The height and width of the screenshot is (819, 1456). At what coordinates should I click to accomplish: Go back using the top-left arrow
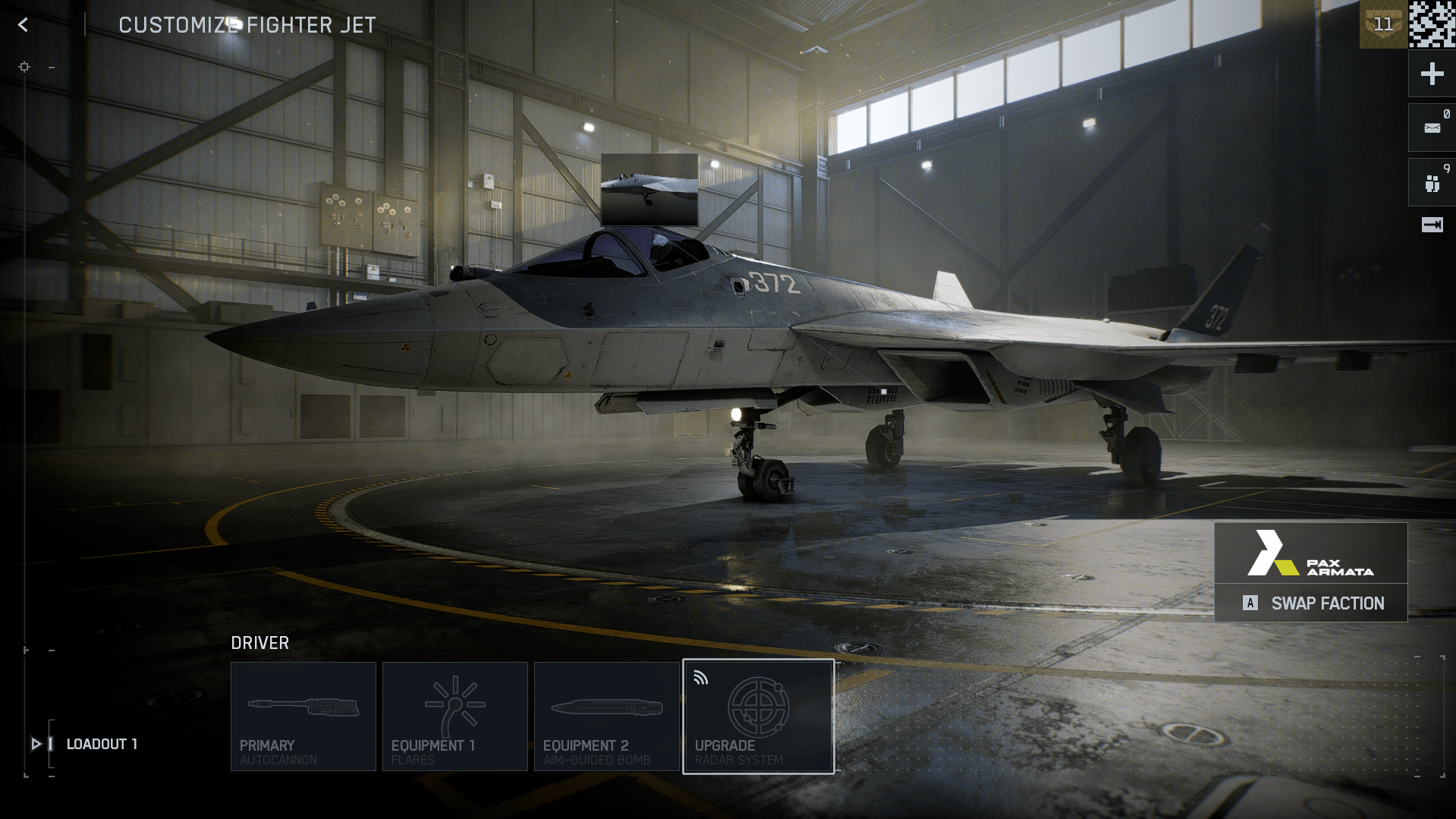[23, 25]
